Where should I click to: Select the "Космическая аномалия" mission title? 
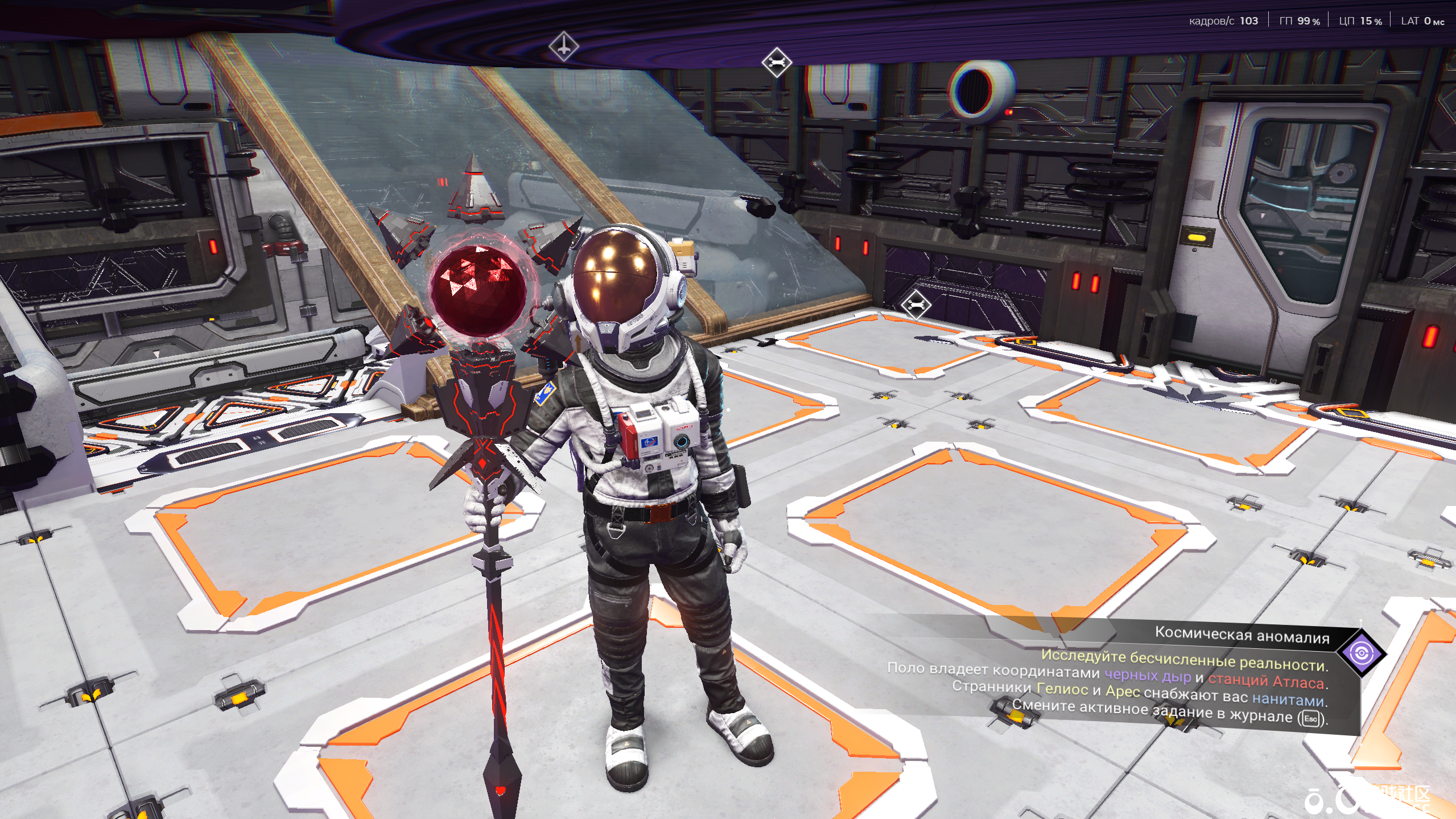pos(1241,635)
